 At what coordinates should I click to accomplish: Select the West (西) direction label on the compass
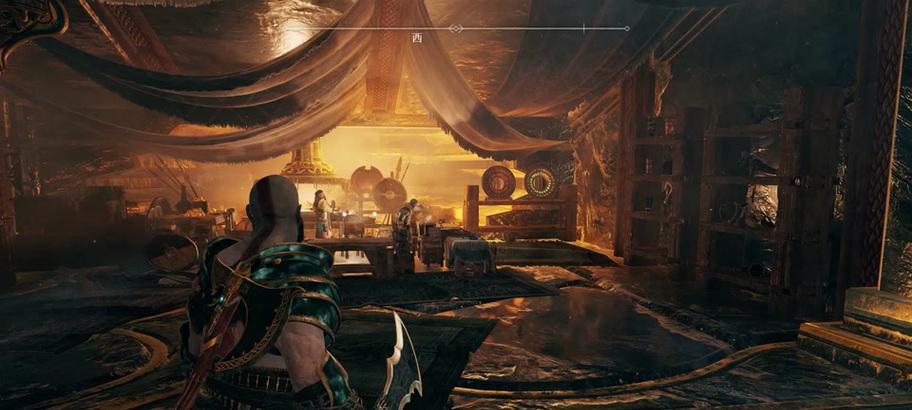[x=417, y=38]
